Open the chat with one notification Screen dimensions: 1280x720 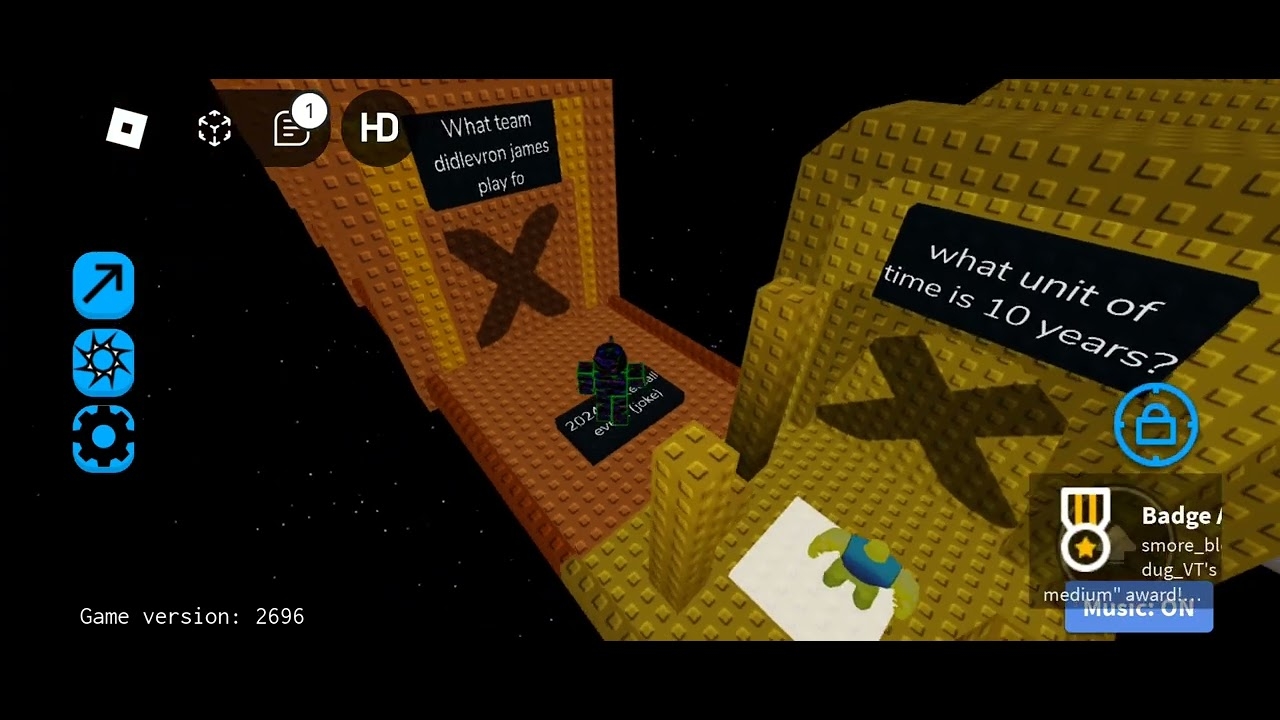[x=293, y=128]
